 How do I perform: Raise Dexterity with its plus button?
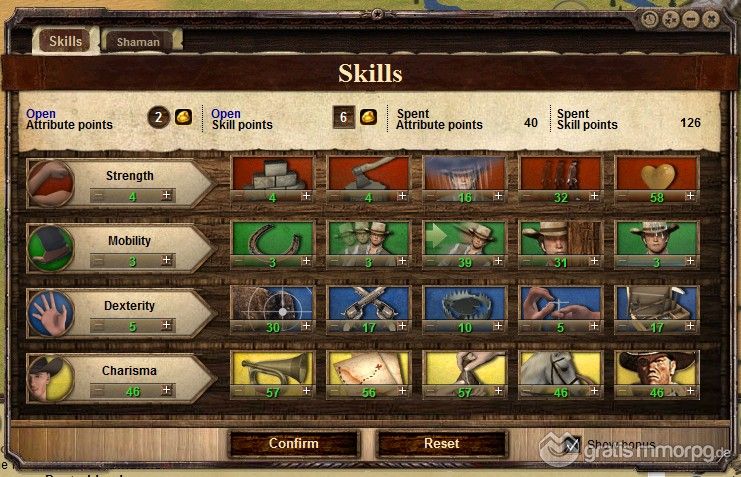167,326
